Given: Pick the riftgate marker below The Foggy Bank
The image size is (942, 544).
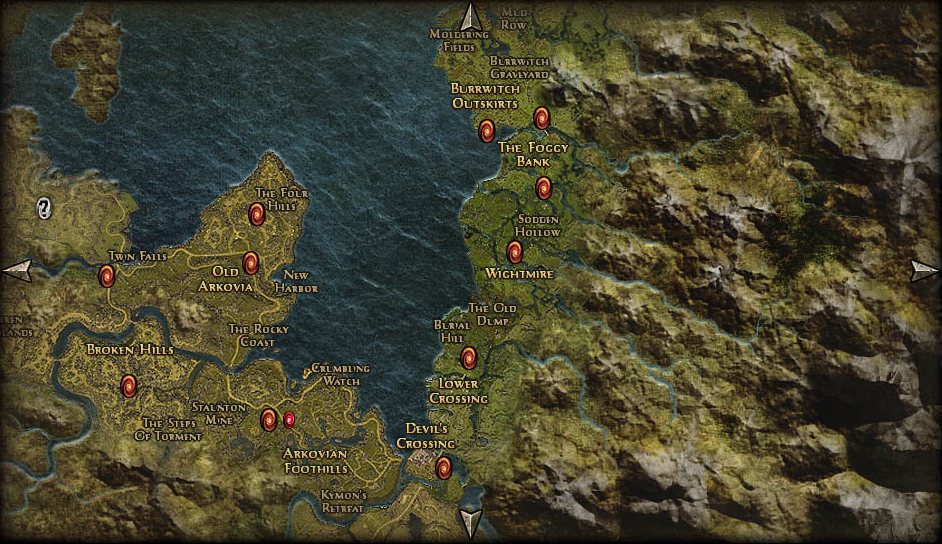Looking at the screenshot, I should tap(543, 188).
